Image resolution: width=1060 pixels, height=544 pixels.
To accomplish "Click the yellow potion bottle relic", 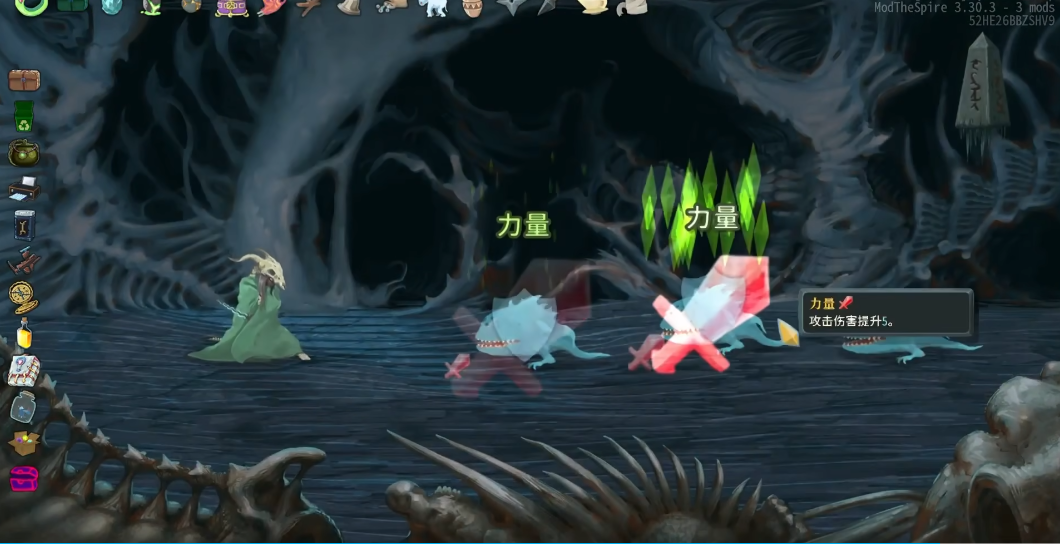I will (x=24, y=333).
